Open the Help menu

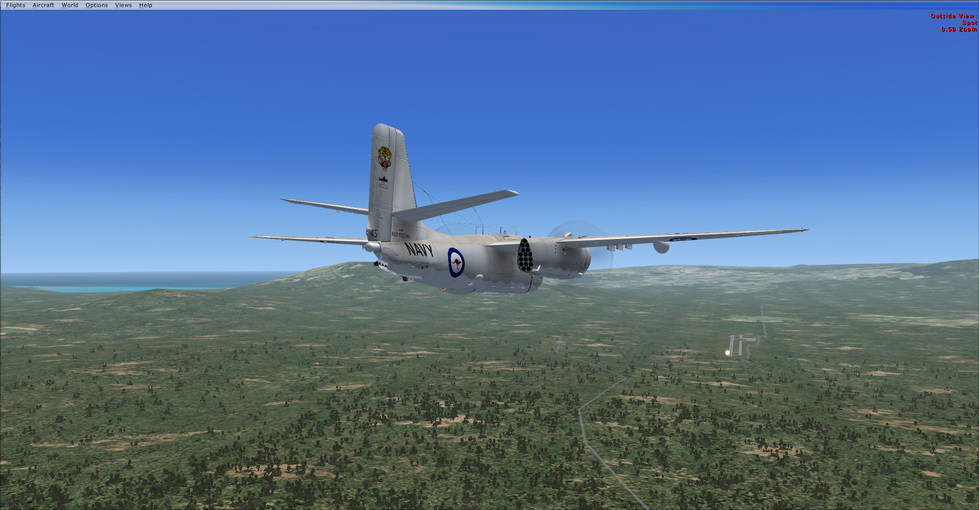pos(146,5)
